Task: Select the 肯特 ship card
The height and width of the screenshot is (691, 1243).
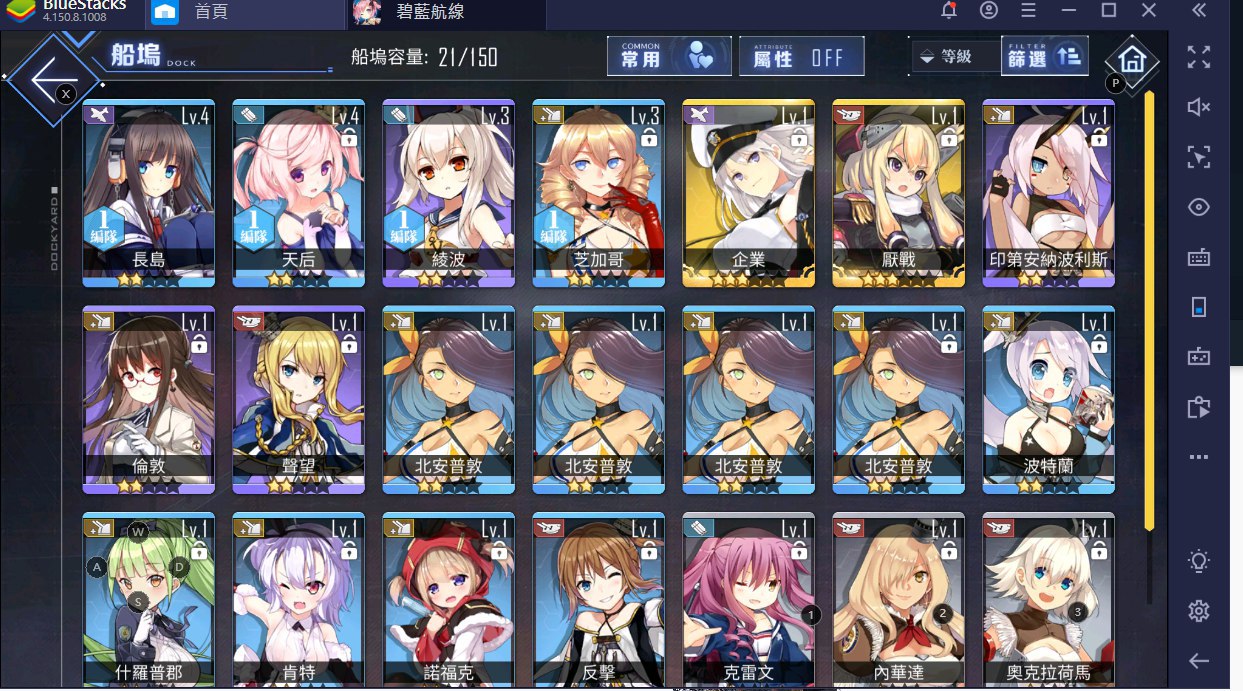Action: pyautogui.click(x=298, y=600)
